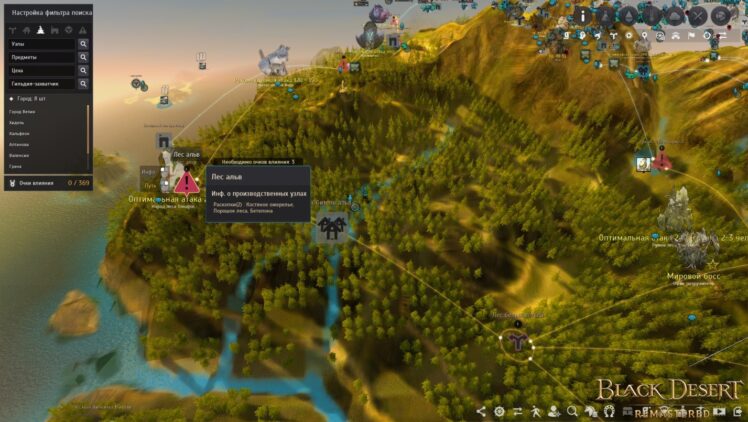The height and width of the screenshot is (422, 748).
Task: Click the crossed tools map filter button
Action: pyautogui.click(x=697, y=15)
